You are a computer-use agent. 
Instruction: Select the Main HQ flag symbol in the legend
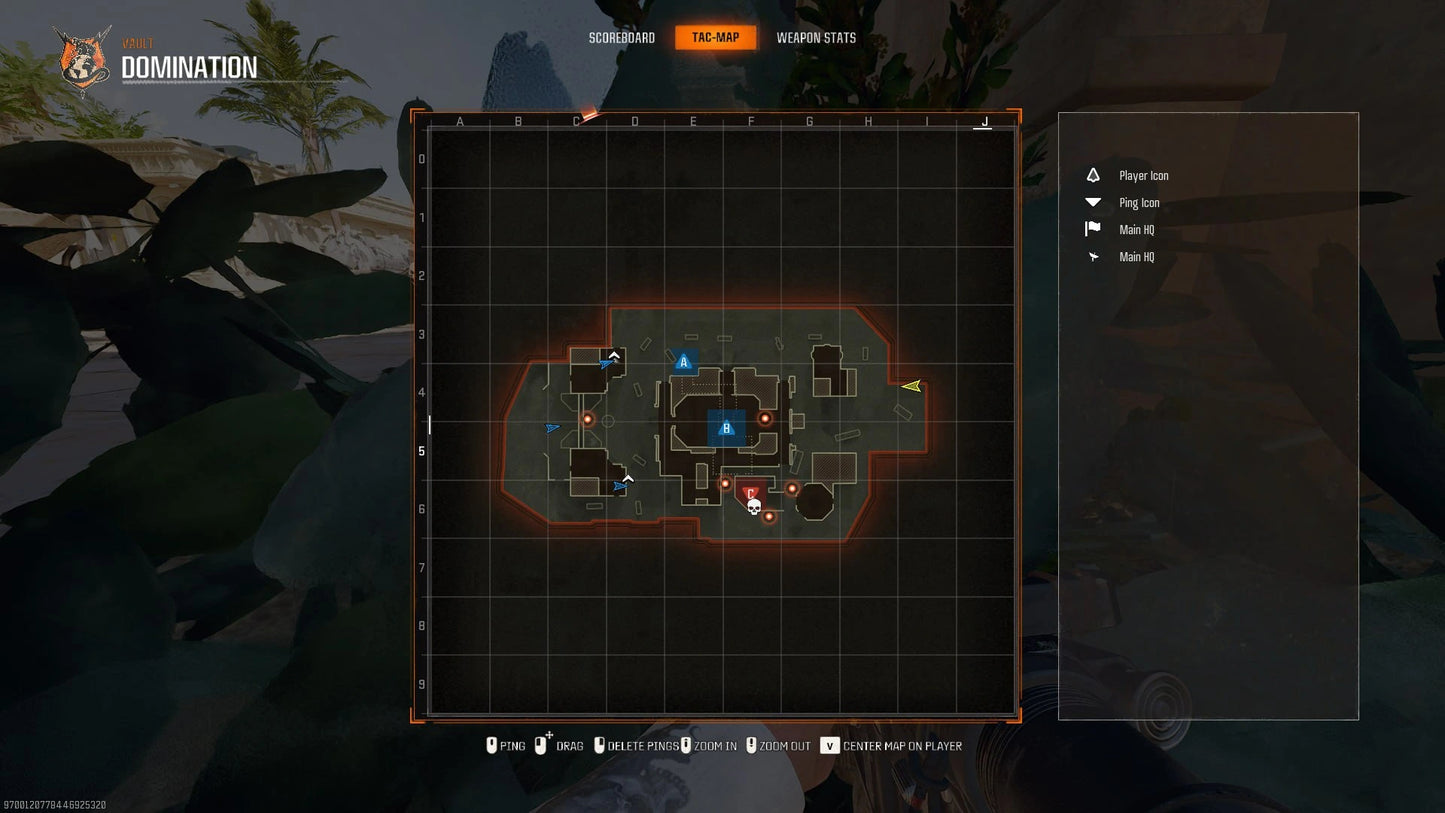(x=1091, y=229)
